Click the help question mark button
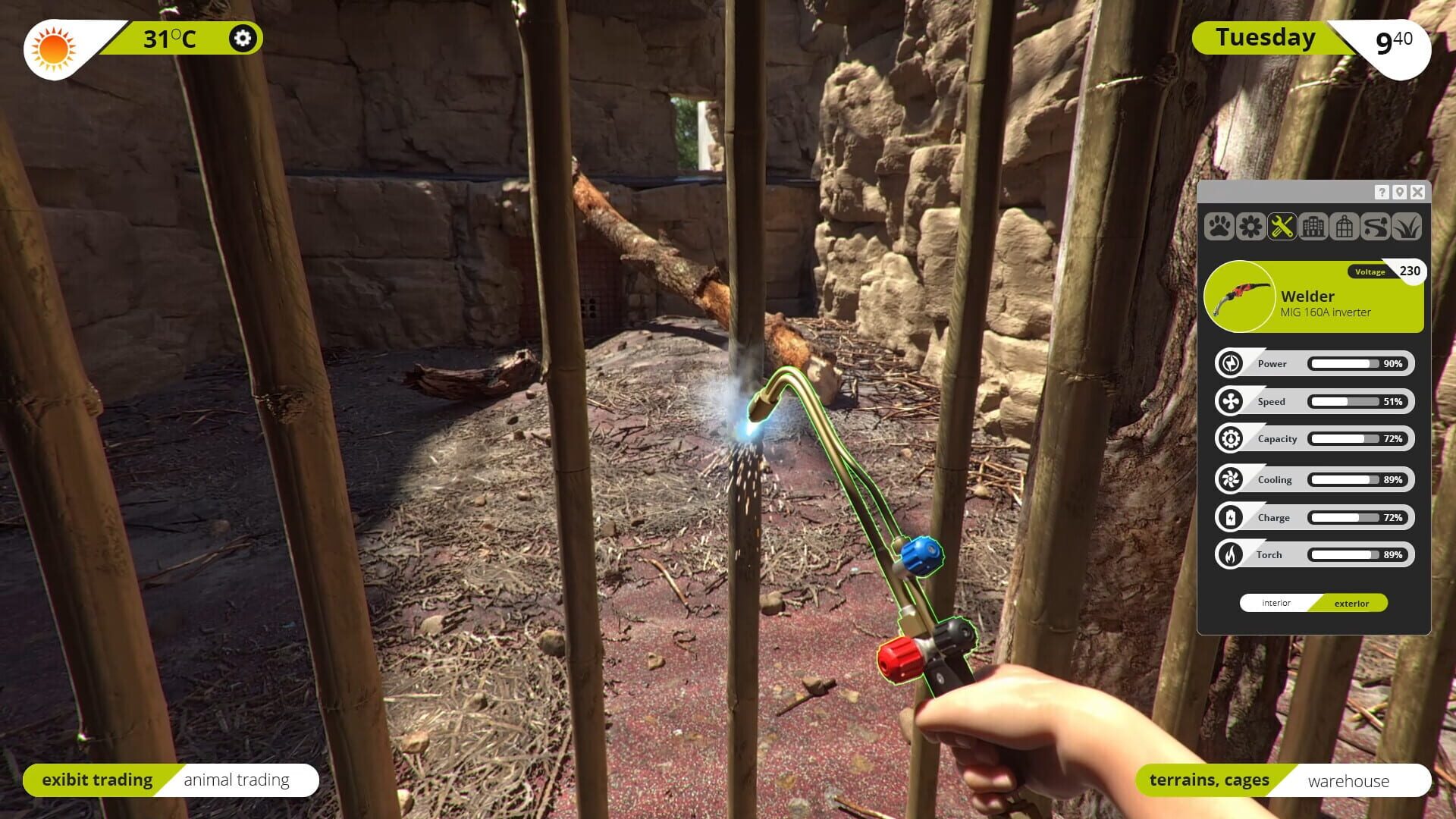1456x819 pixels. click(x=1382, y=193)
